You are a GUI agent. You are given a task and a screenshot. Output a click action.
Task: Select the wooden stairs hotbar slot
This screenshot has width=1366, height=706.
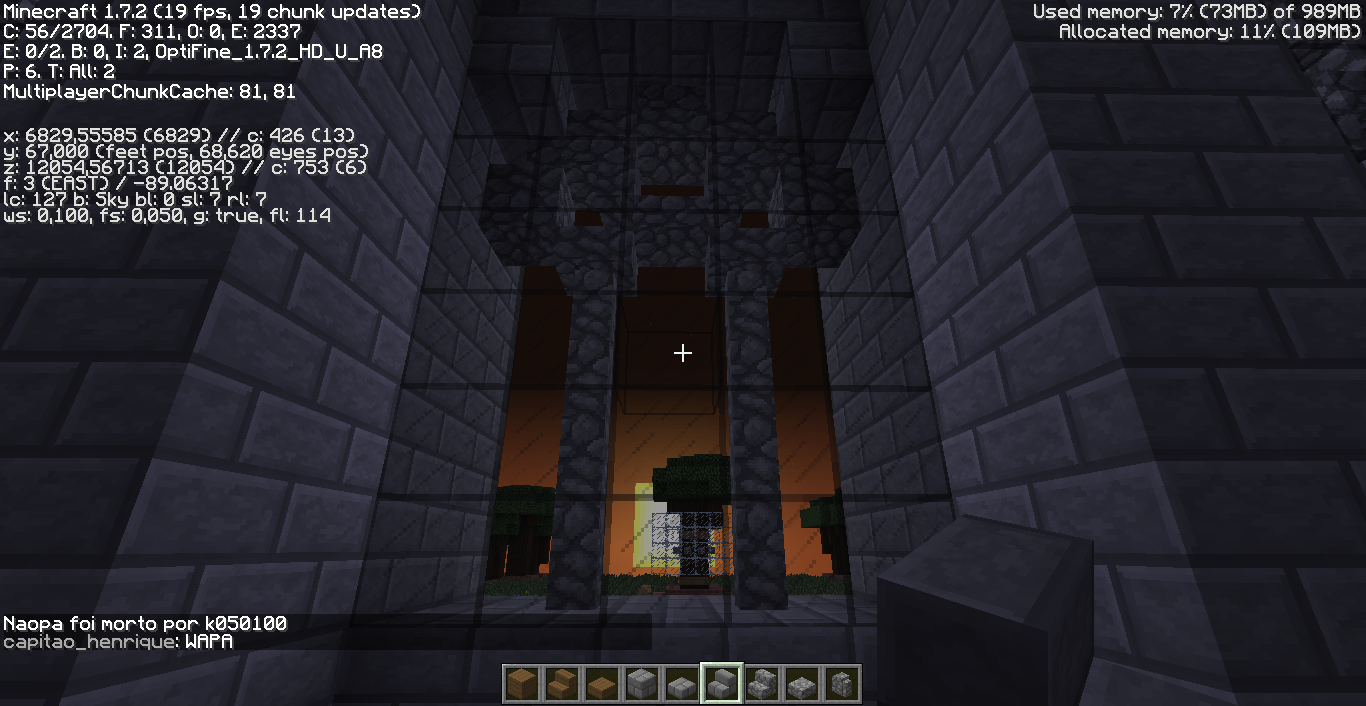pos(561,684)
